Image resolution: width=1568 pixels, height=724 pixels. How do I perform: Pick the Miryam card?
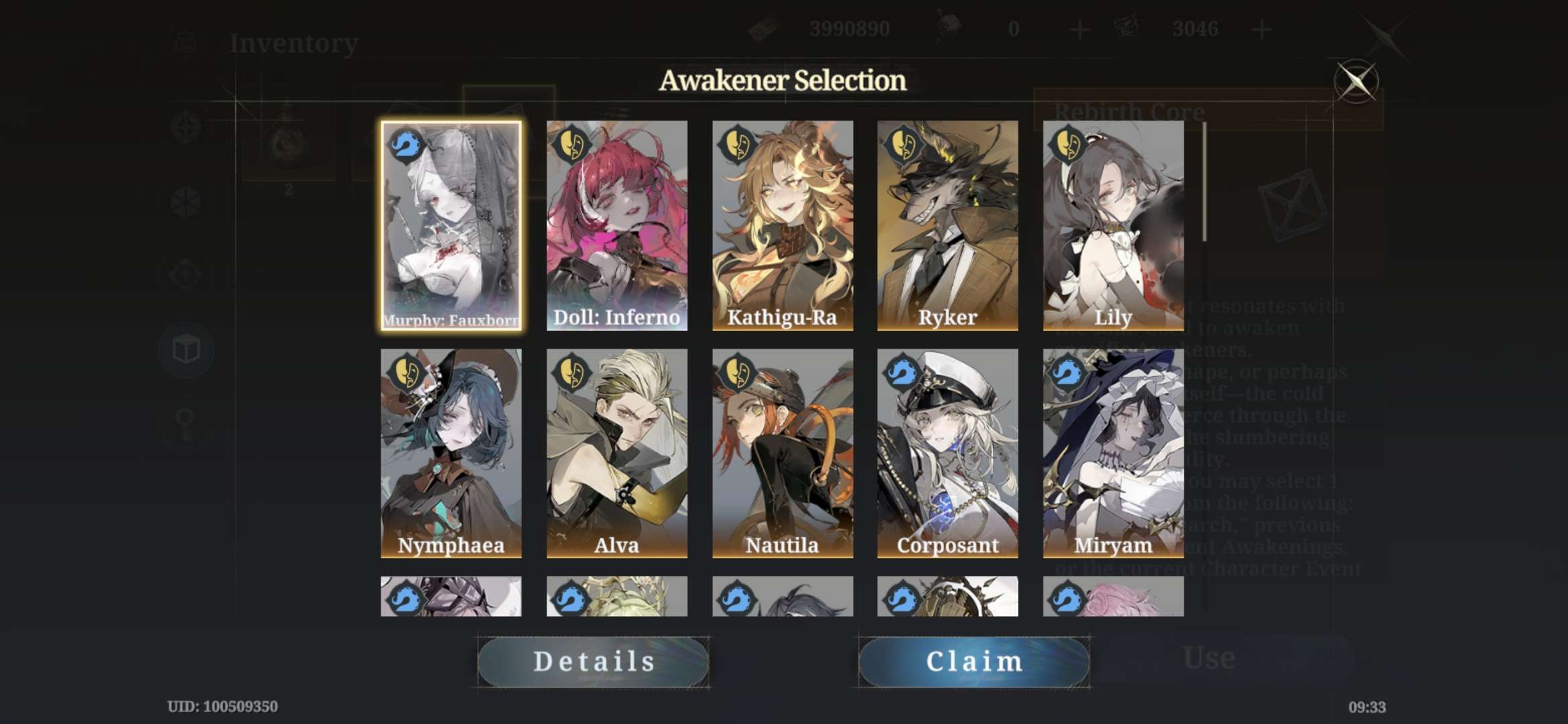(x=1113, y=453)
